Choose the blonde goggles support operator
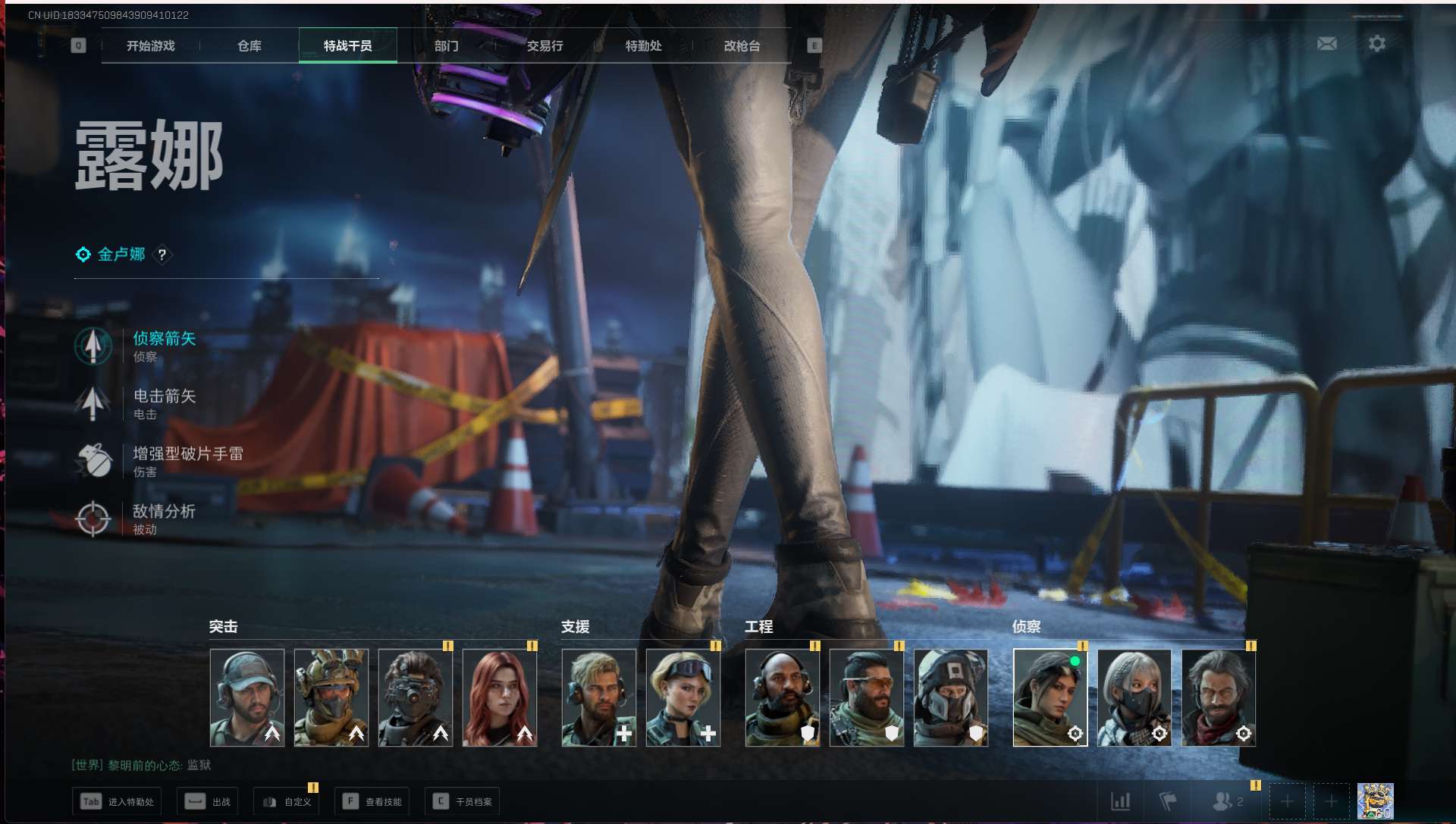1456x824 pixels. click(x=682, y=697)
